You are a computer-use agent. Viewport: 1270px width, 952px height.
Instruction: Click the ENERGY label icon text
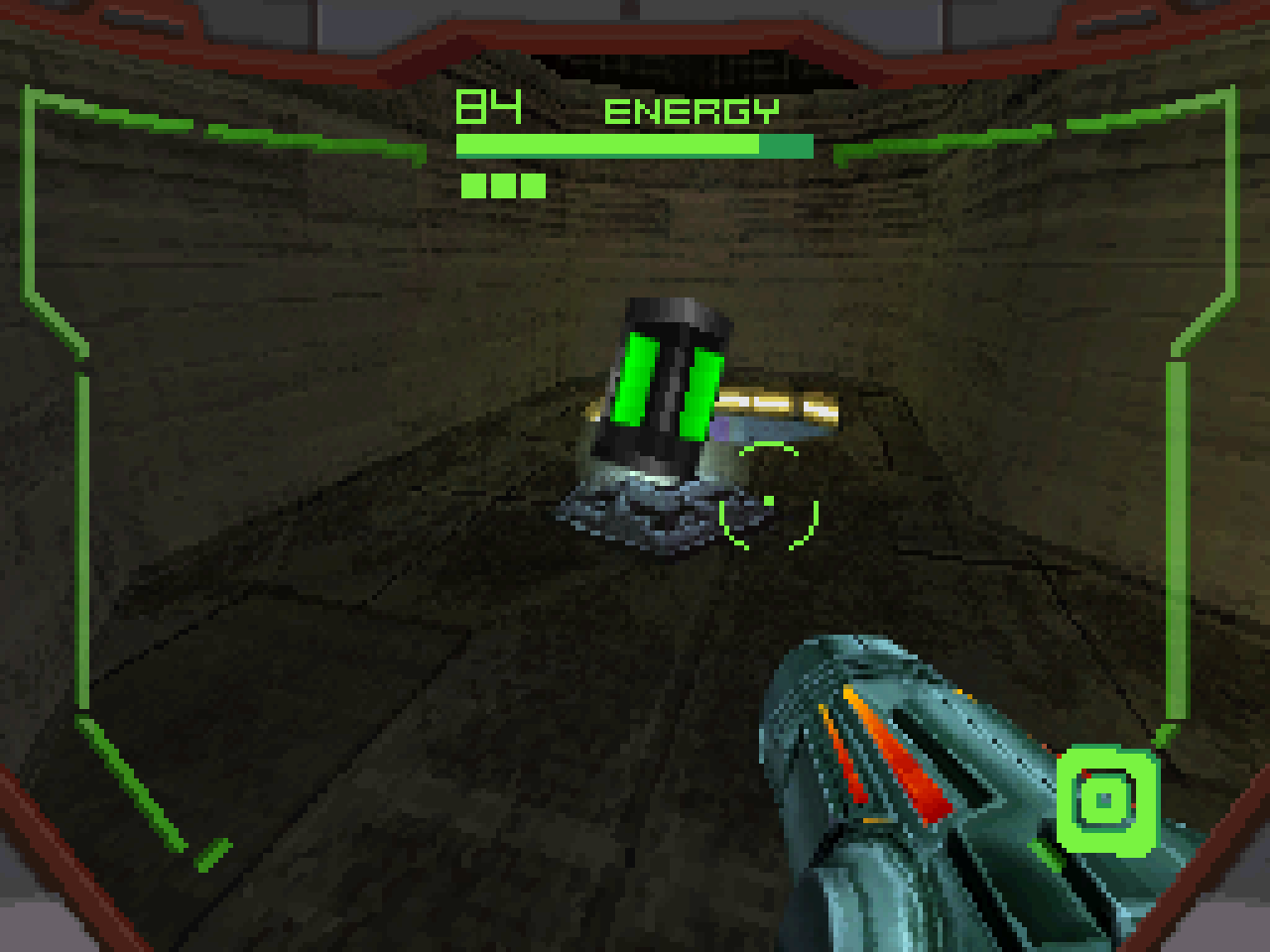coord(693,111)
